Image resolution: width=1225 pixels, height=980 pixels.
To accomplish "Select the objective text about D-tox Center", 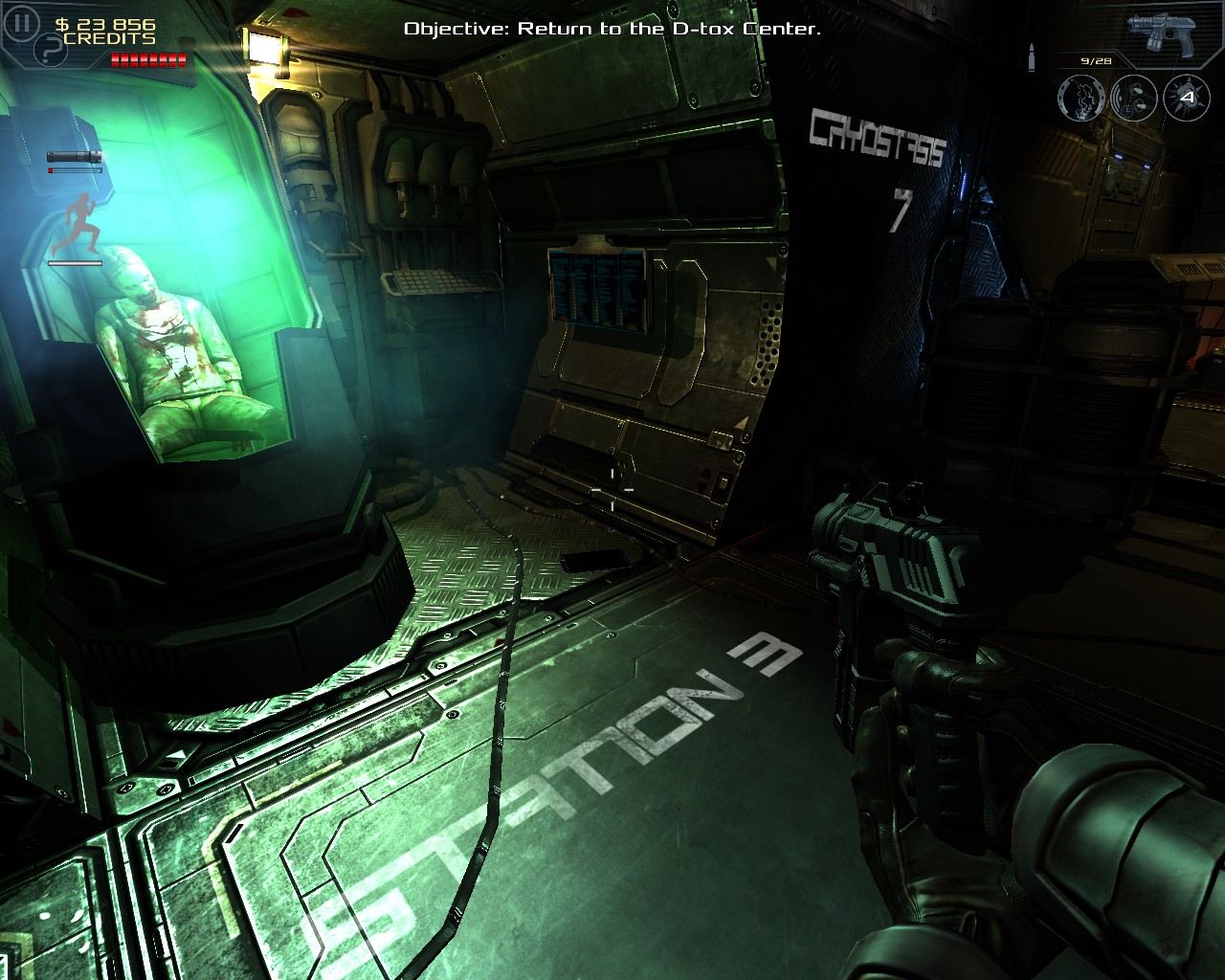I will coord(612,30).
